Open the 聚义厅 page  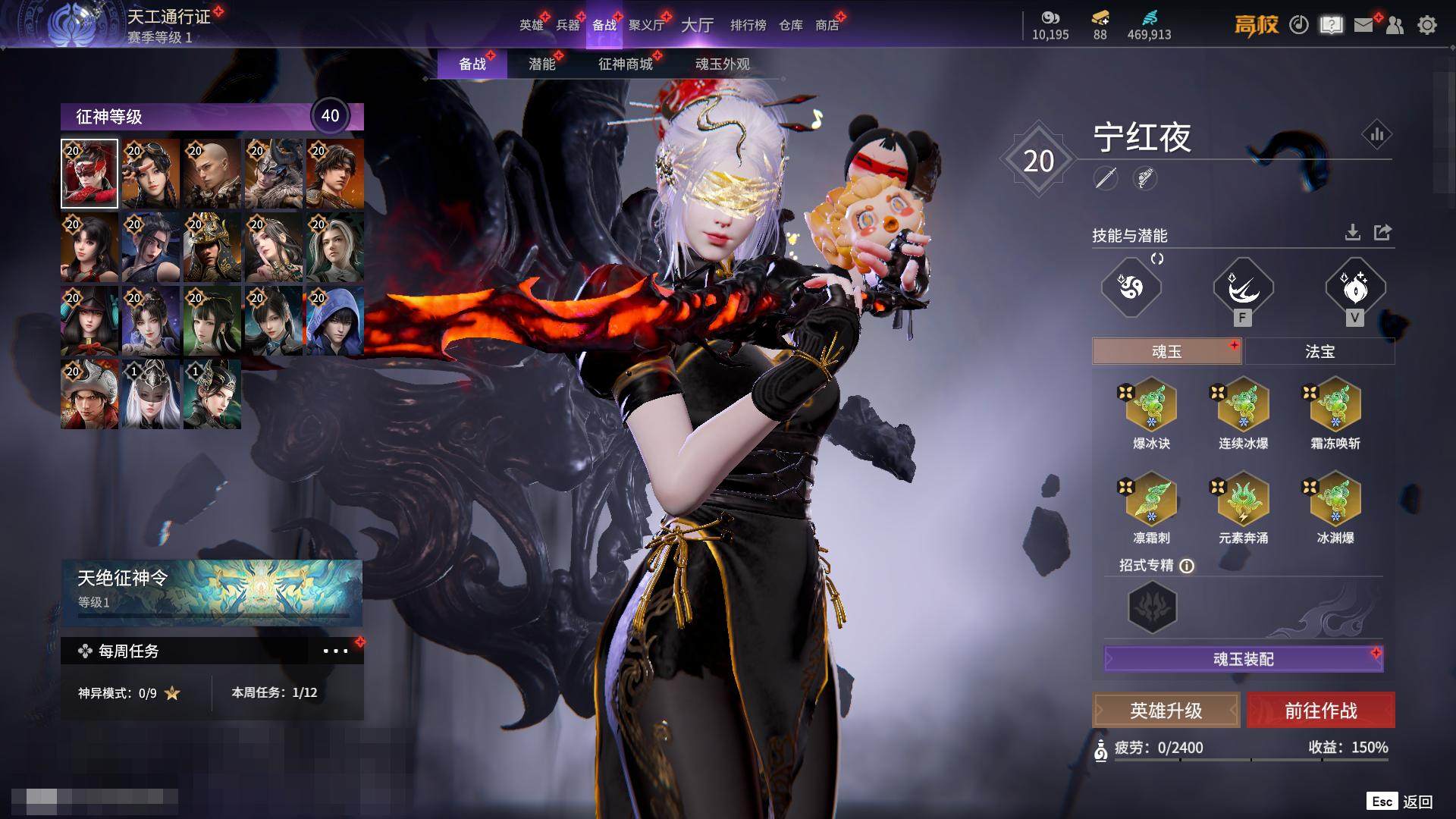646,25
